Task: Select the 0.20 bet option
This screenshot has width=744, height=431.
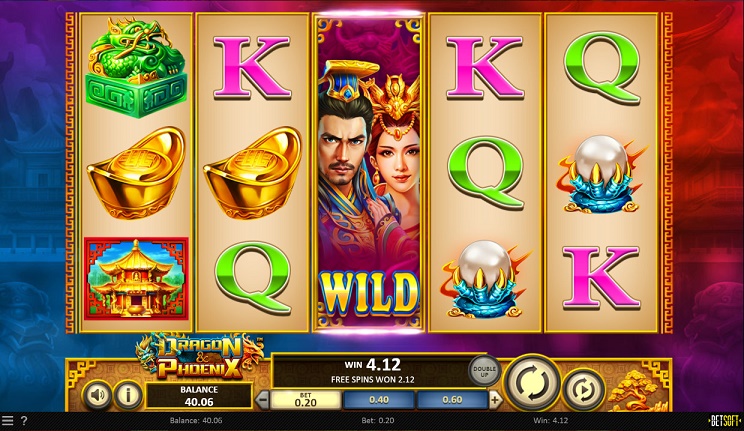Action: pos(305,400)
